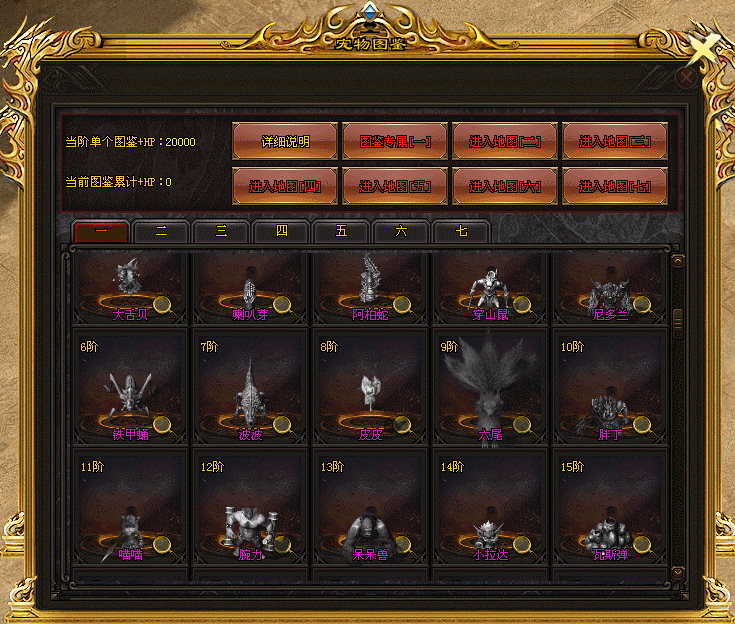Viewport: 735px width, 624px height.
Task: Choose the 进入地图[三] button
Action: (x=615, y=141)
